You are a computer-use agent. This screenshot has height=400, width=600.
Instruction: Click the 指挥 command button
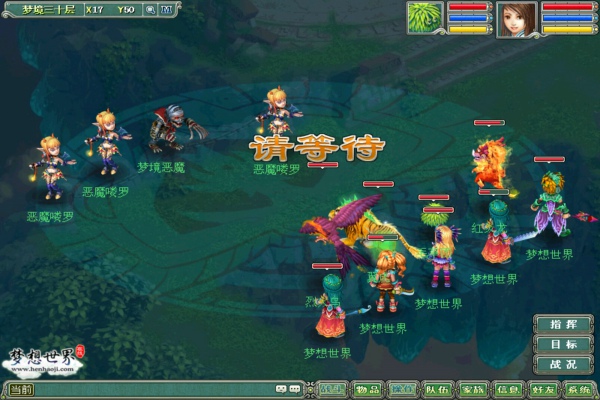[563, 324]
